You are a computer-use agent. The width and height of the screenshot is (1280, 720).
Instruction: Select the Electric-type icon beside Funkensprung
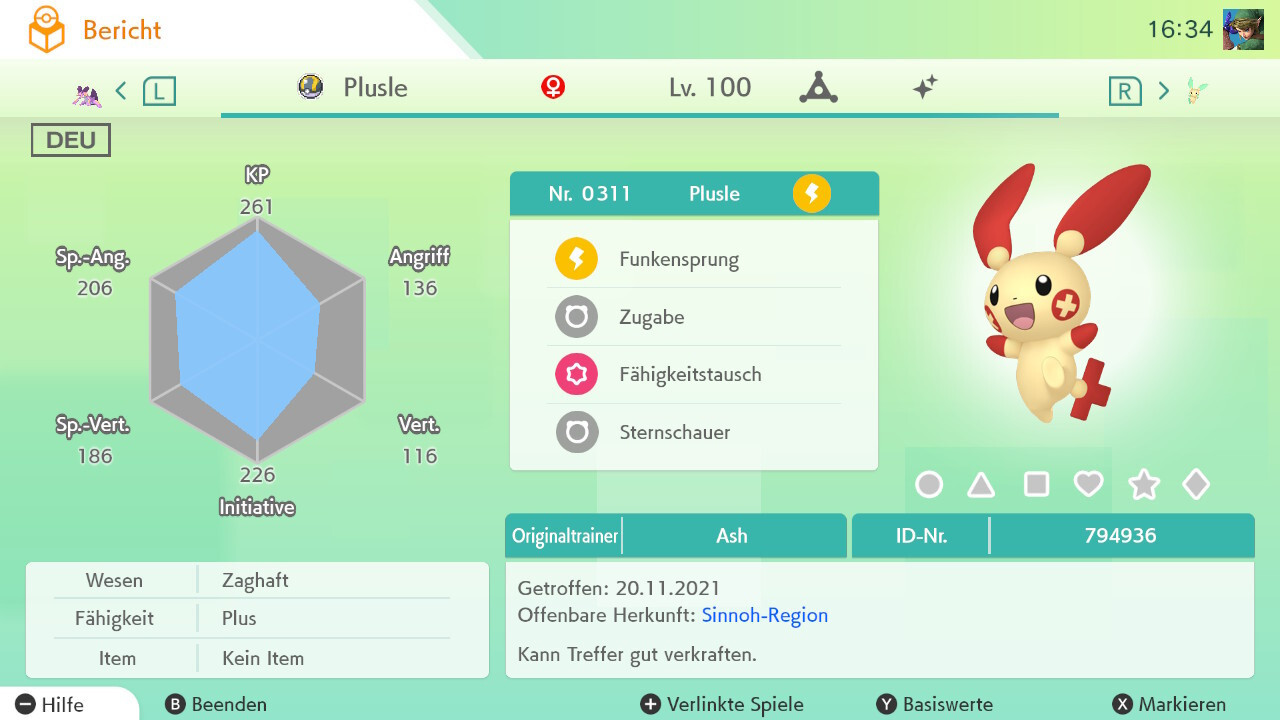pyautogui.click(x=574, y=258)
